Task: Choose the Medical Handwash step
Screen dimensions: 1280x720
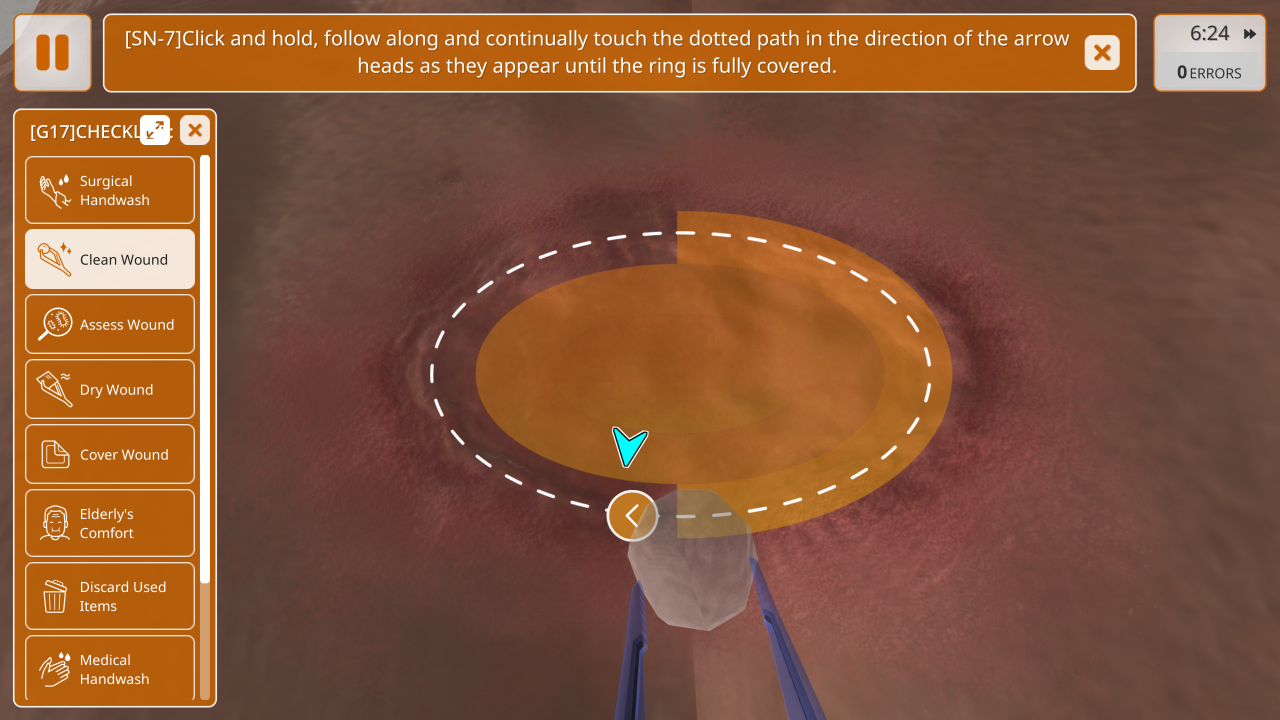Action: 110,668
